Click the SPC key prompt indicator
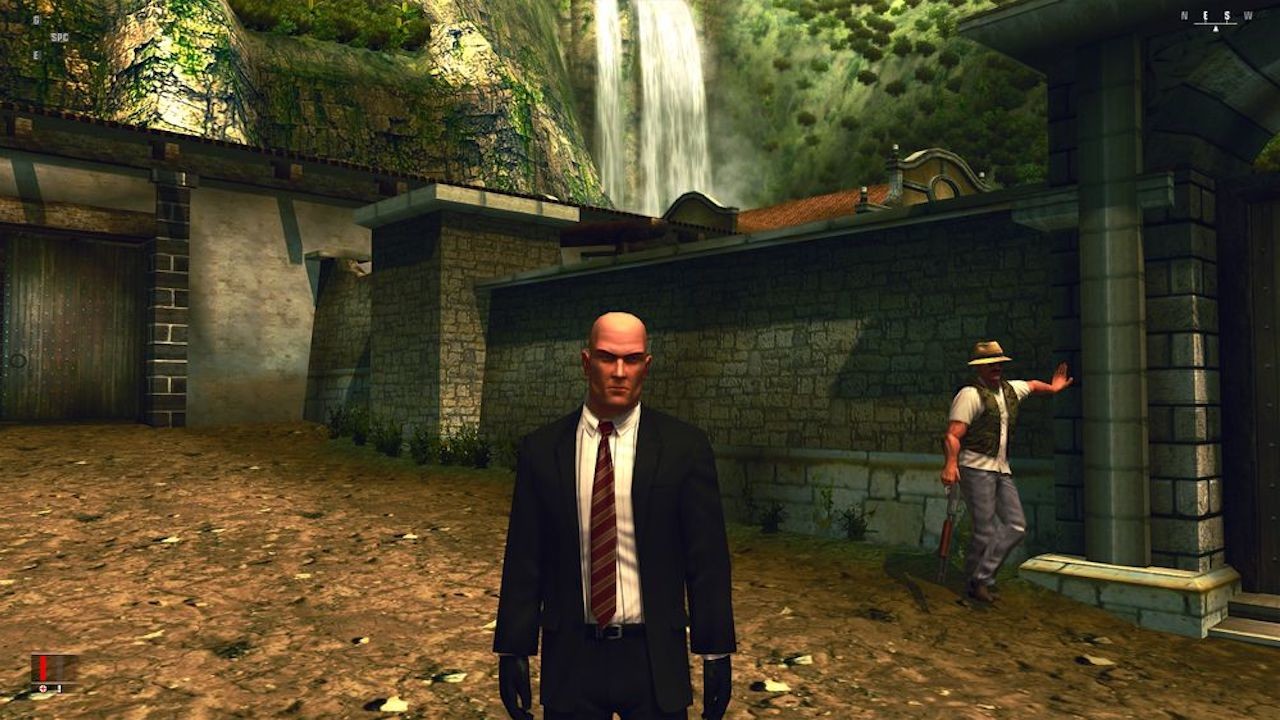 pos(60,37)
